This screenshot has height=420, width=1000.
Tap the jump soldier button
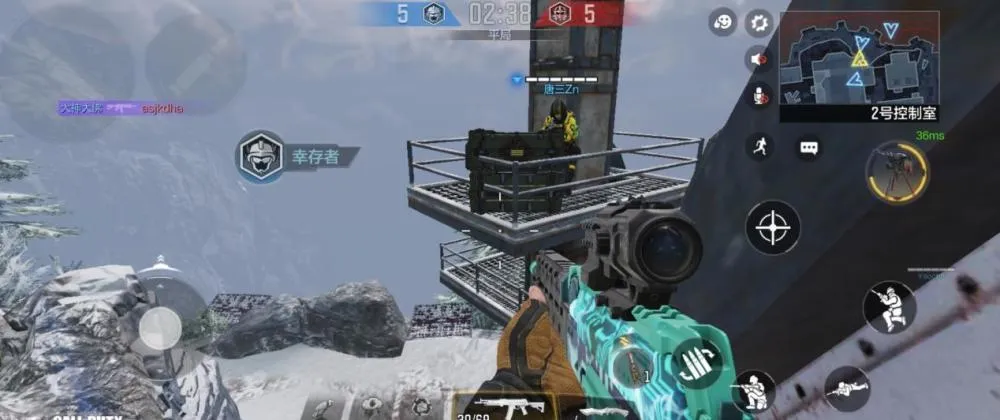pyautogui.click(x=889, y=306)
